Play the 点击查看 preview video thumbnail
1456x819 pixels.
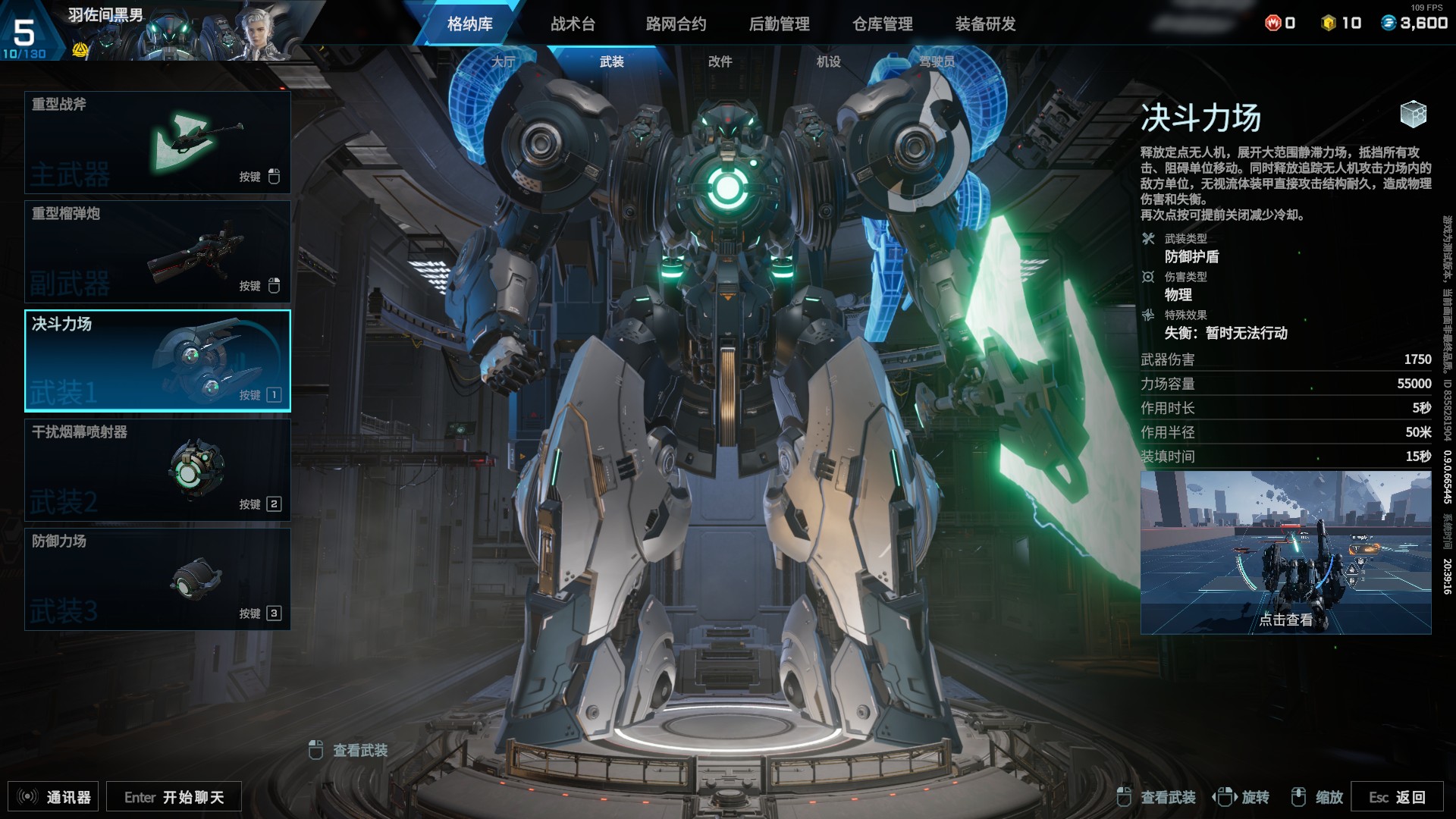[x=1285, y=553]
